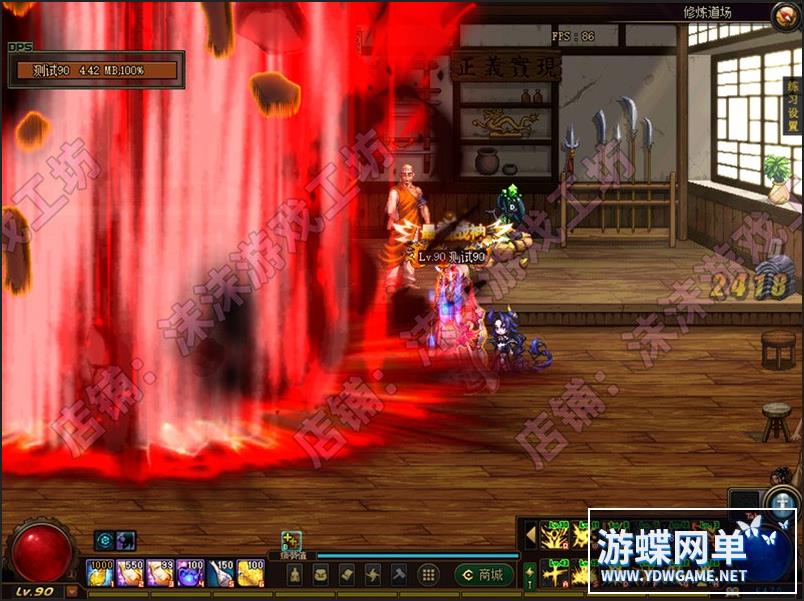Viewport: 804px width, 601px height.
Task: Click the left arrow on skill bar
Action: [x=530, y=536]
